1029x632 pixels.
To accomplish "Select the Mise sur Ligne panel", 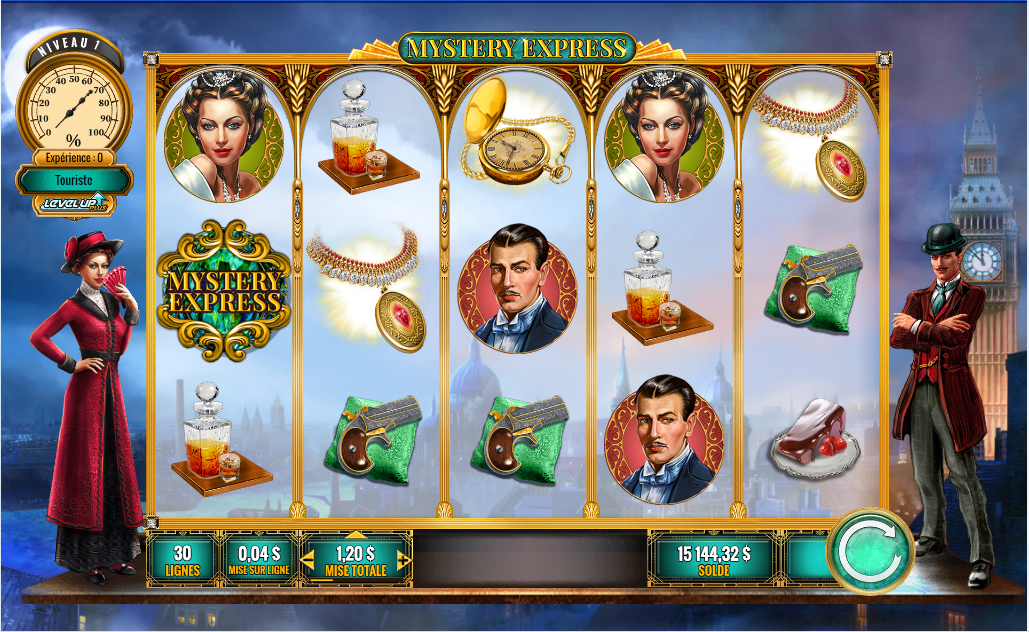I will coord(256,559).
